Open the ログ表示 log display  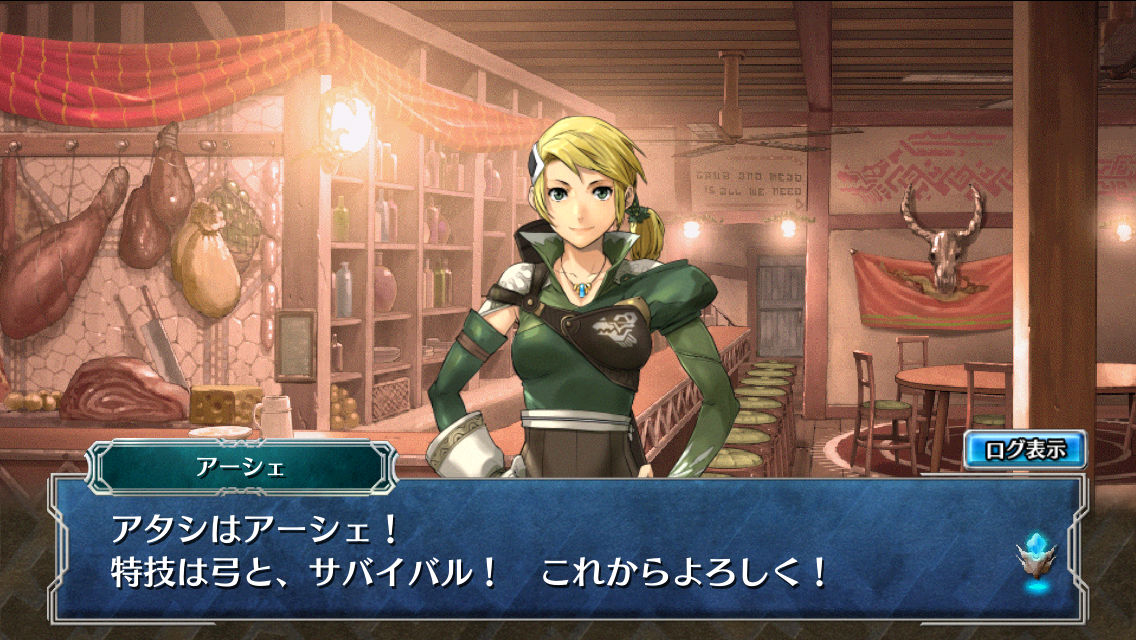[x=1025, y=450]
